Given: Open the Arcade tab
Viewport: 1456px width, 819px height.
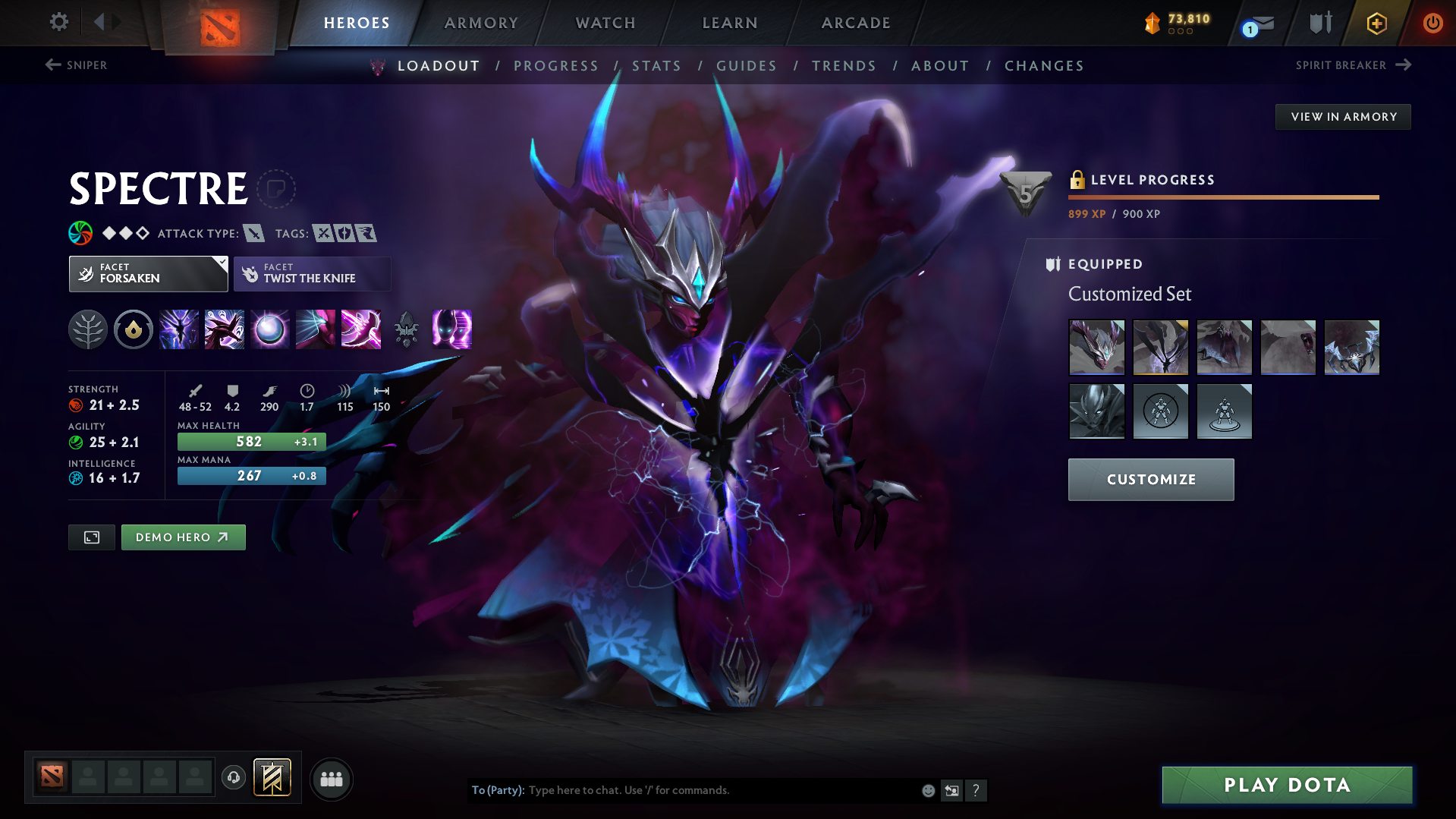Looking at the screenshot, I should tap(856, 23).
